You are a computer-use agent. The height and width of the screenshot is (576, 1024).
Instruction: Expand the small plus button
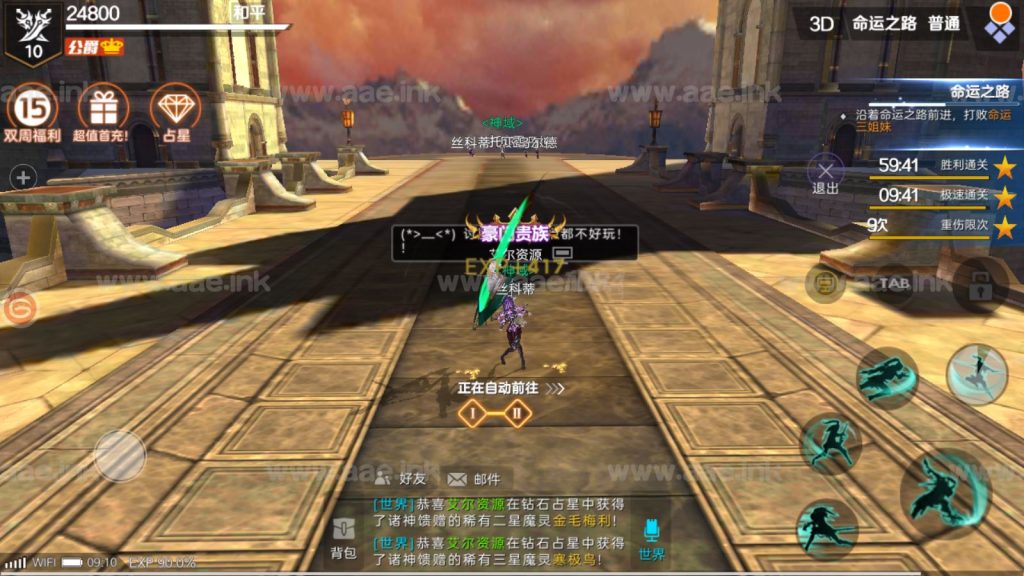22,178
